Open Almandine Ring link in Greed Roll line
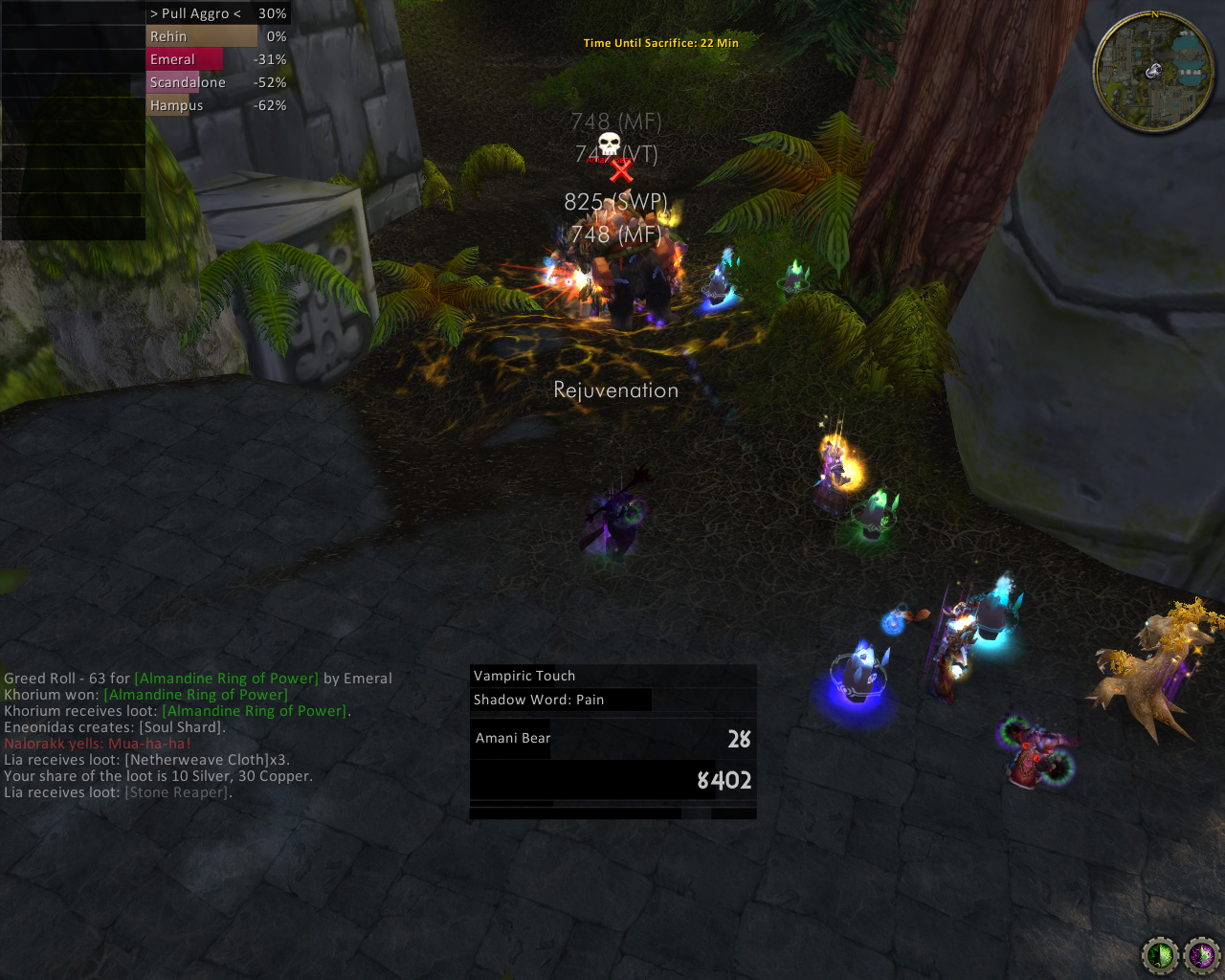 pyautogui.click(x=226, y=679)
